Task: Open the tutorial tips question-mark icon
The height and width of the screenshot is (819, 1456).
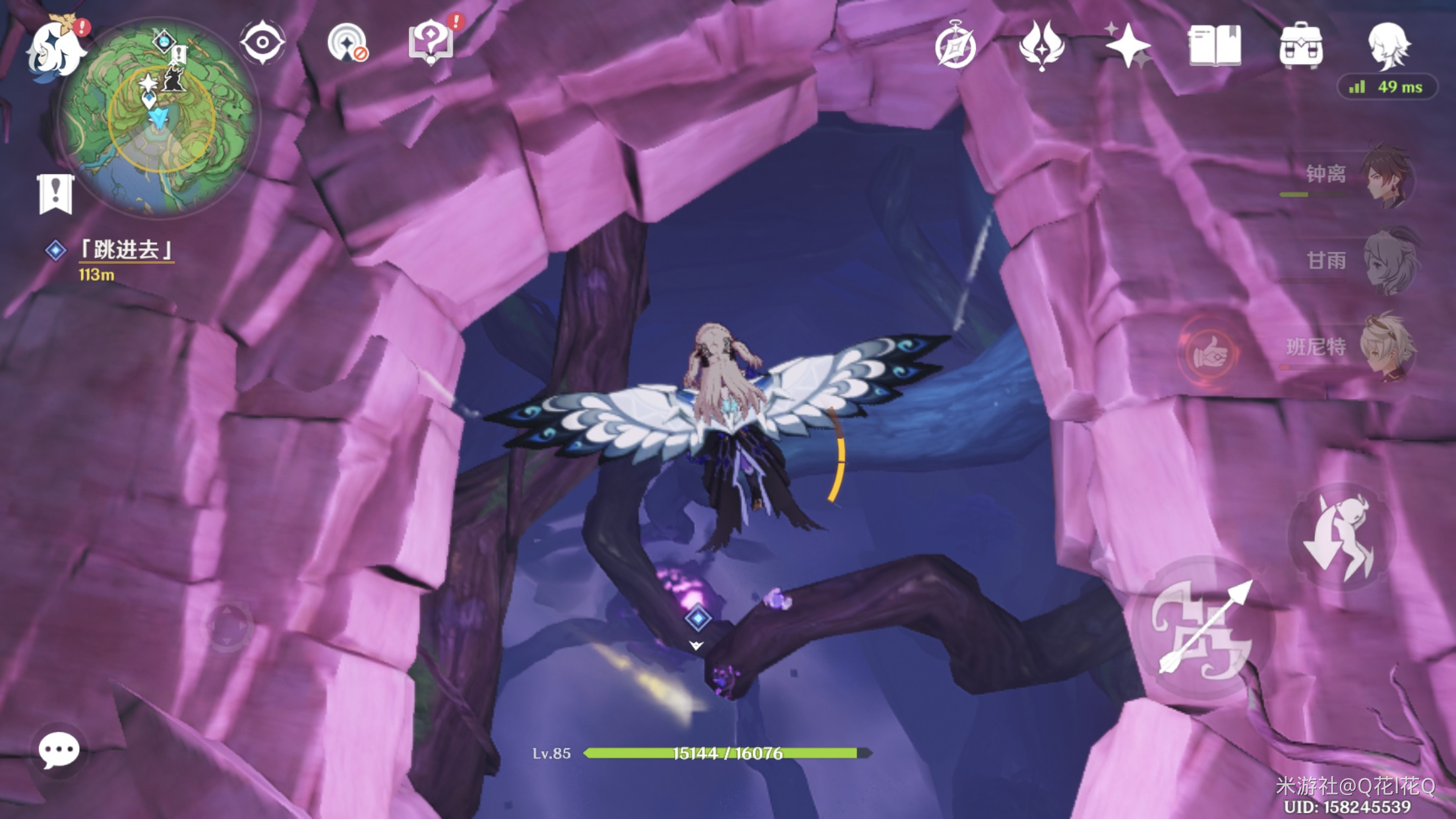Action: [x=431, y=43]
